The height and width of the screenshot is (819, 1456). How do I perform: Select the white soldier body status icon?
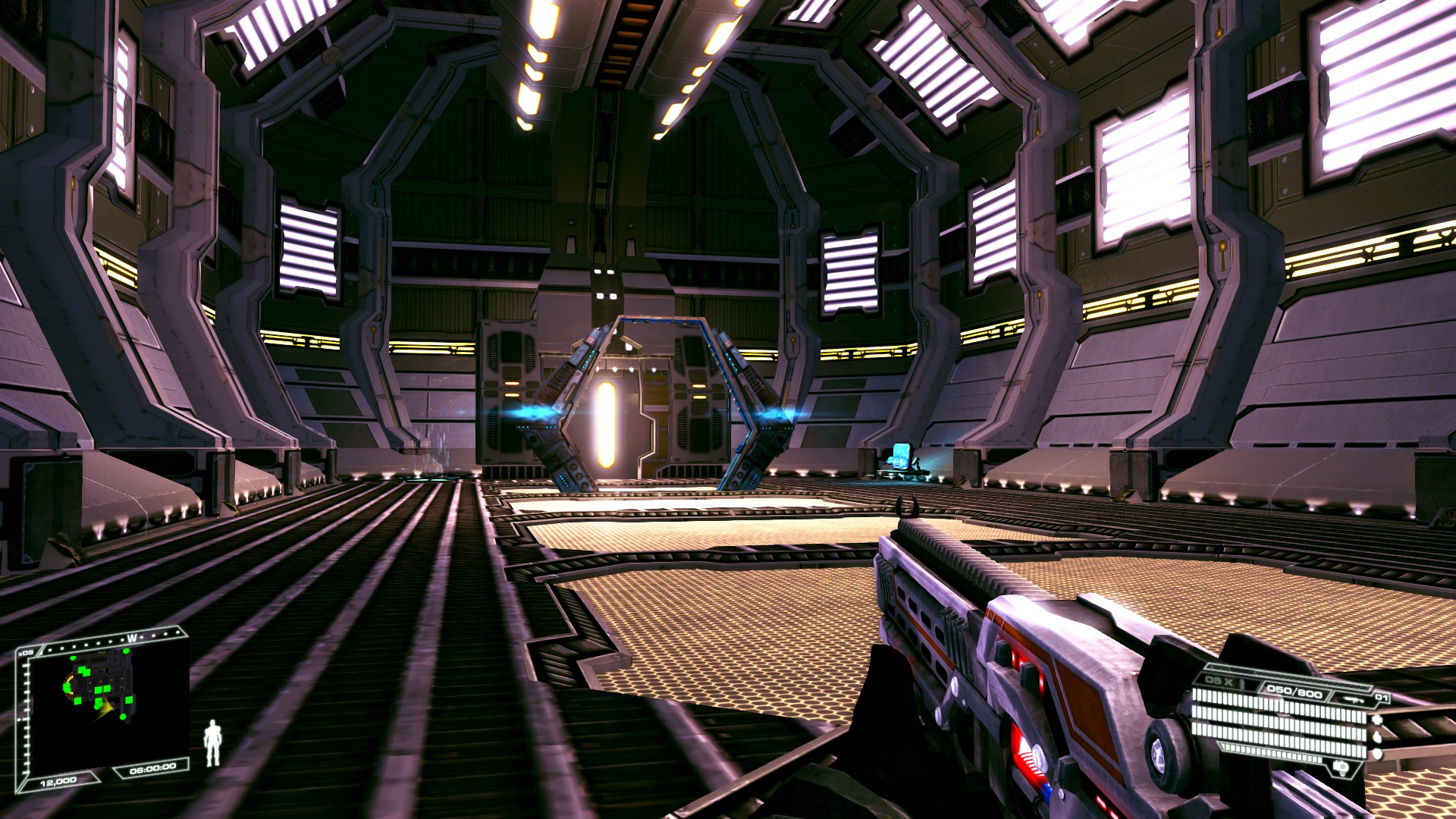click(212, 742)
